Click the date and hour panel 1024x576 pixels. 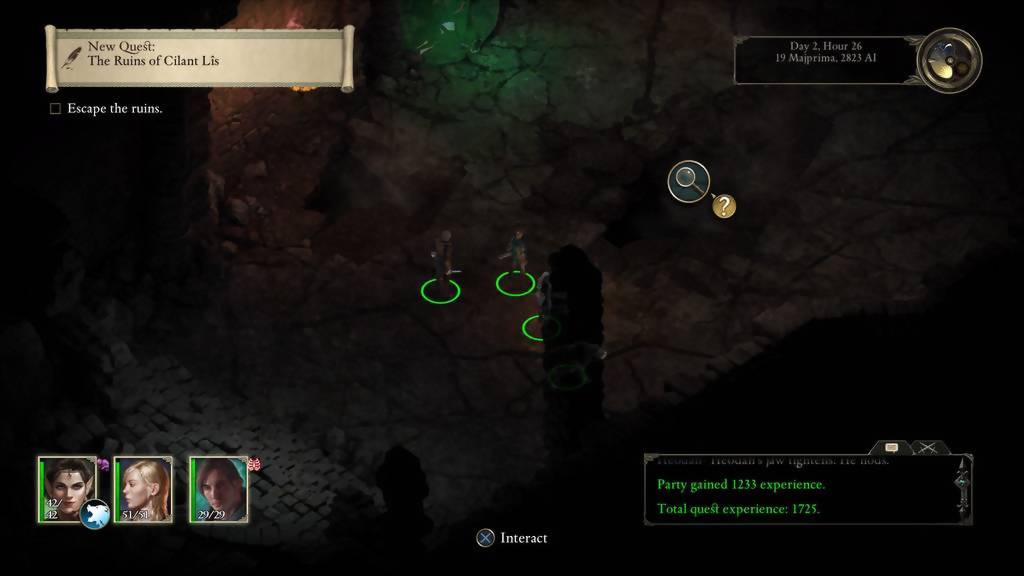[x=825, y=60]
